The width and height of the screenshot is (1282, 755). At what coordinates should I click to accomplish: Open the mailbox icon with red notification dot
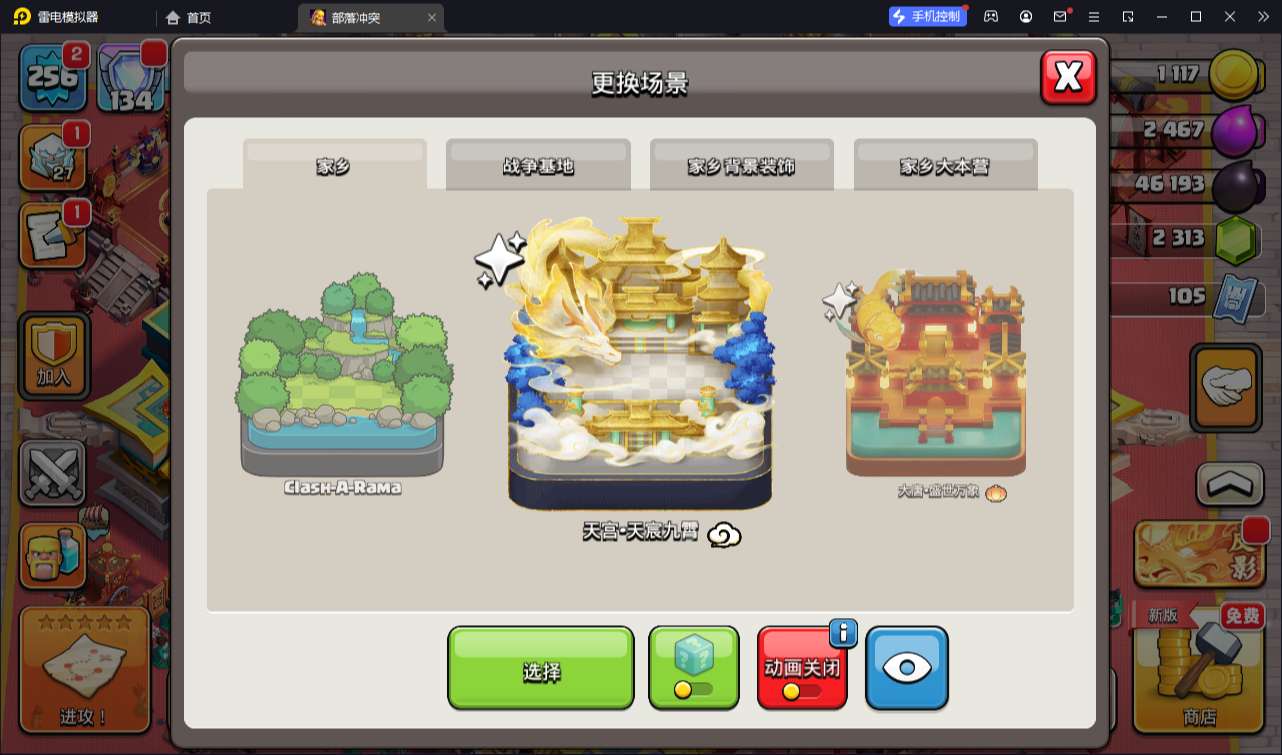(x=1060, y=16)
